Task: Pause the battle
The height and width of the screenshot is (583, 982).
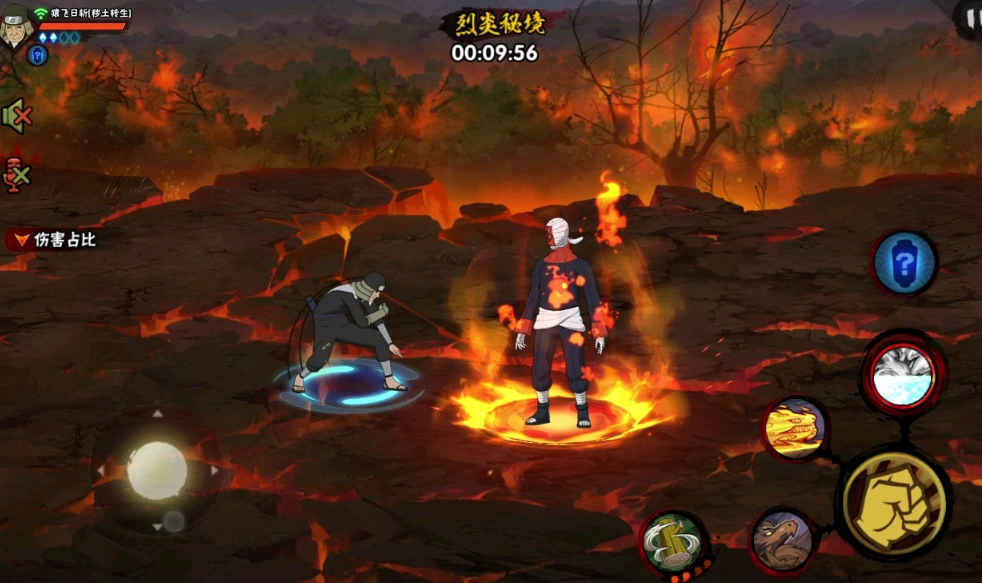Action: point(968,18)
